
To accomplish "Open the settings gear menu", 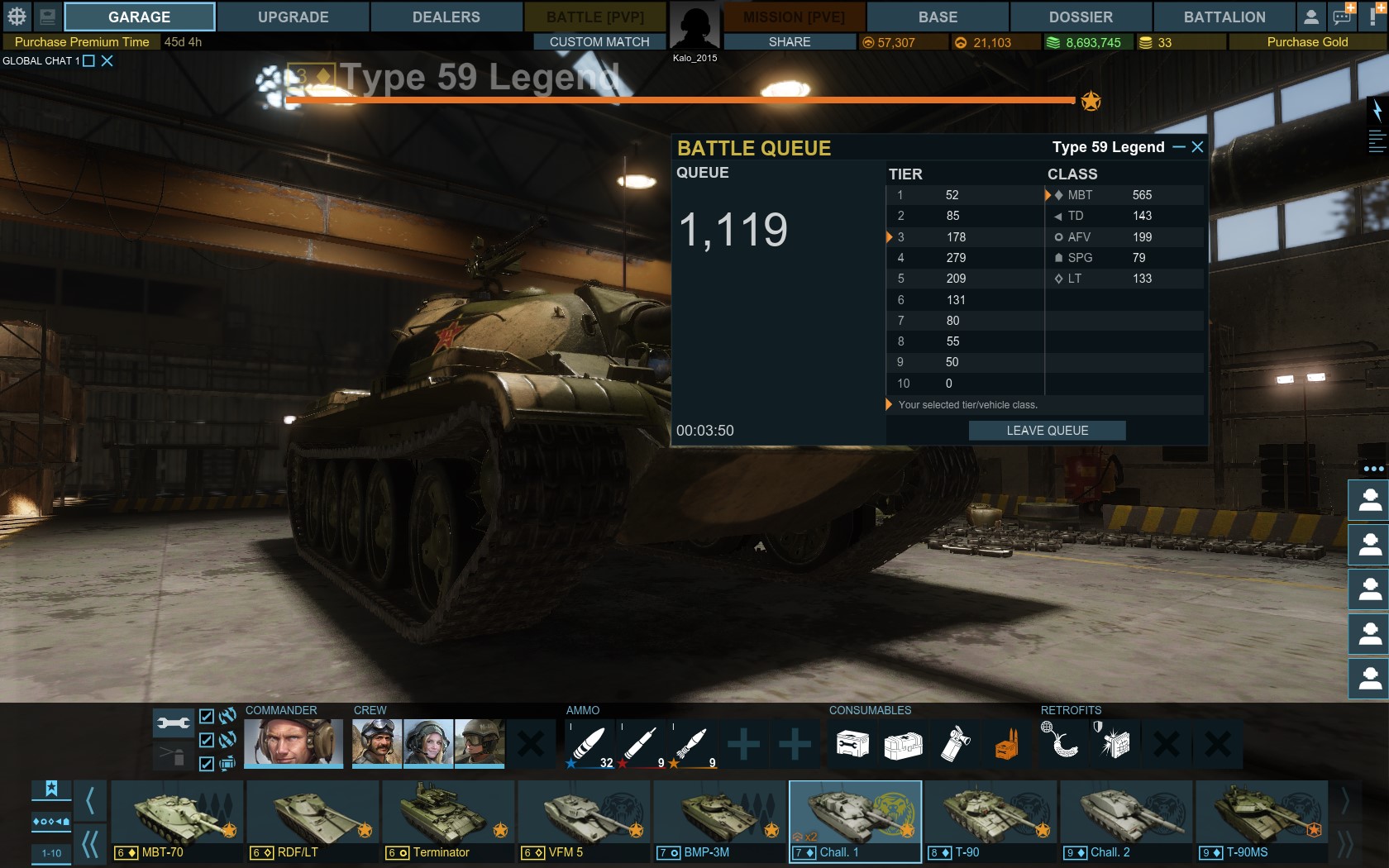I will pos(17,17).
